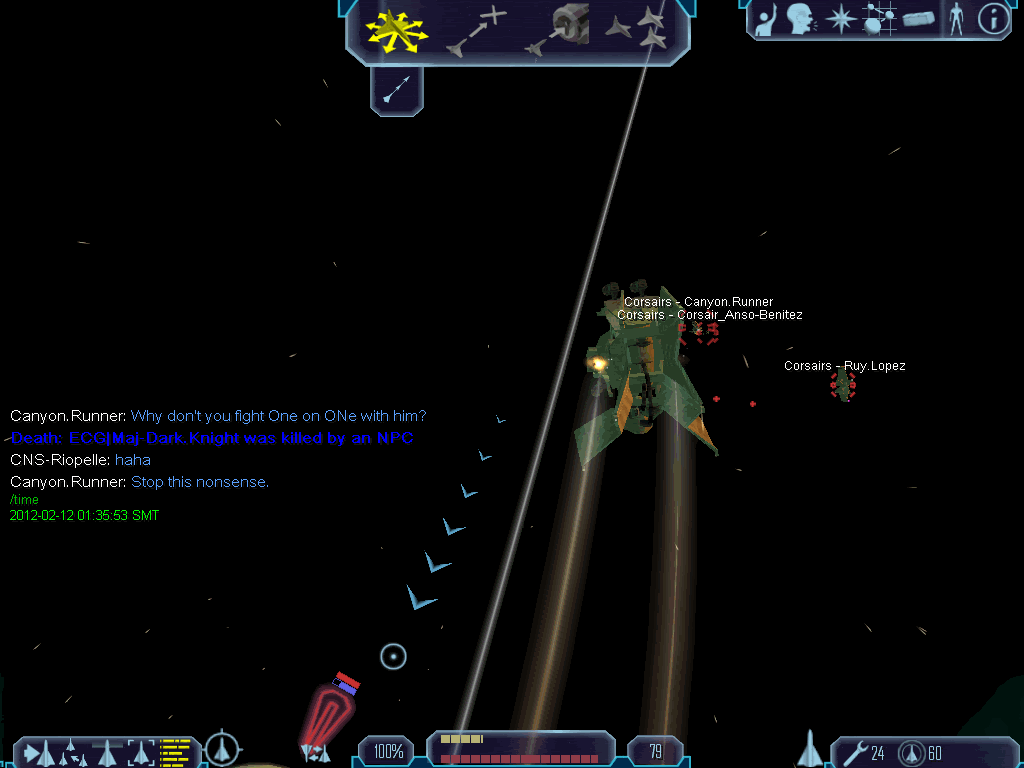Screen dimensions: 1024x768
Task: Activate the Join Formation maneuver icon
Action: pos(638,28)
